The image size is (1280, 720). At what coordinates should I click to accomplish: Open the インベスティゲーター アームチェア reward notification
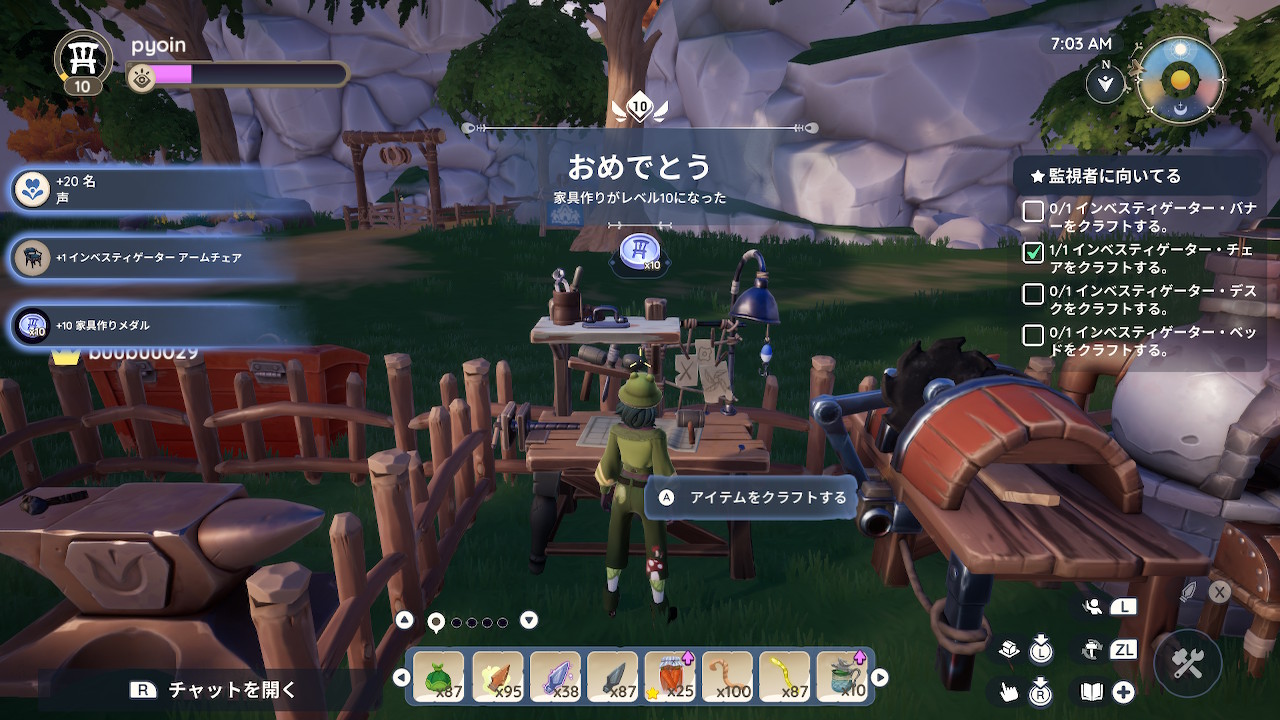point(150,257)
